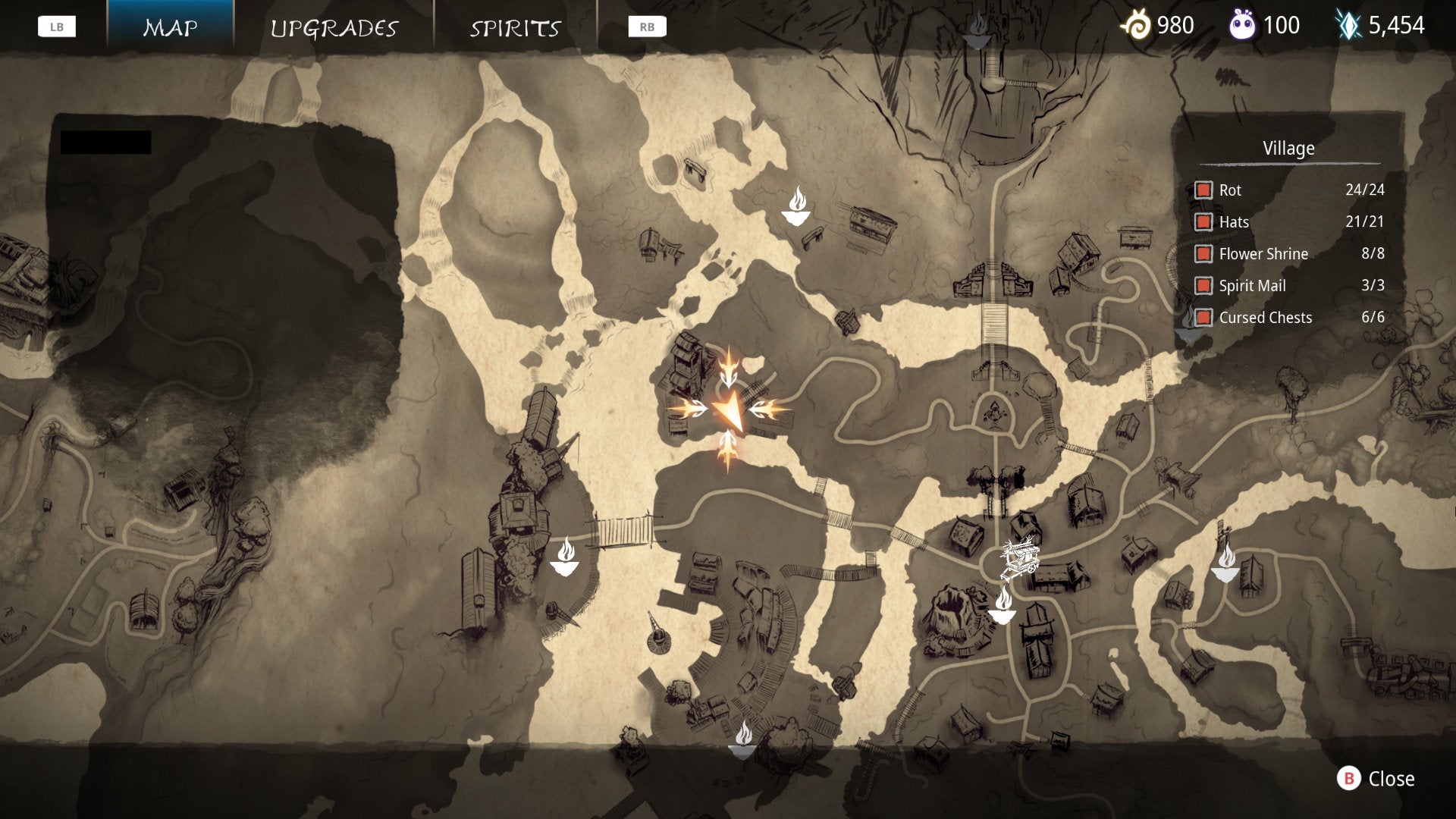
Task: Toggle the Rot collectible checkbox in the legend
Action: pos(1204,190)
